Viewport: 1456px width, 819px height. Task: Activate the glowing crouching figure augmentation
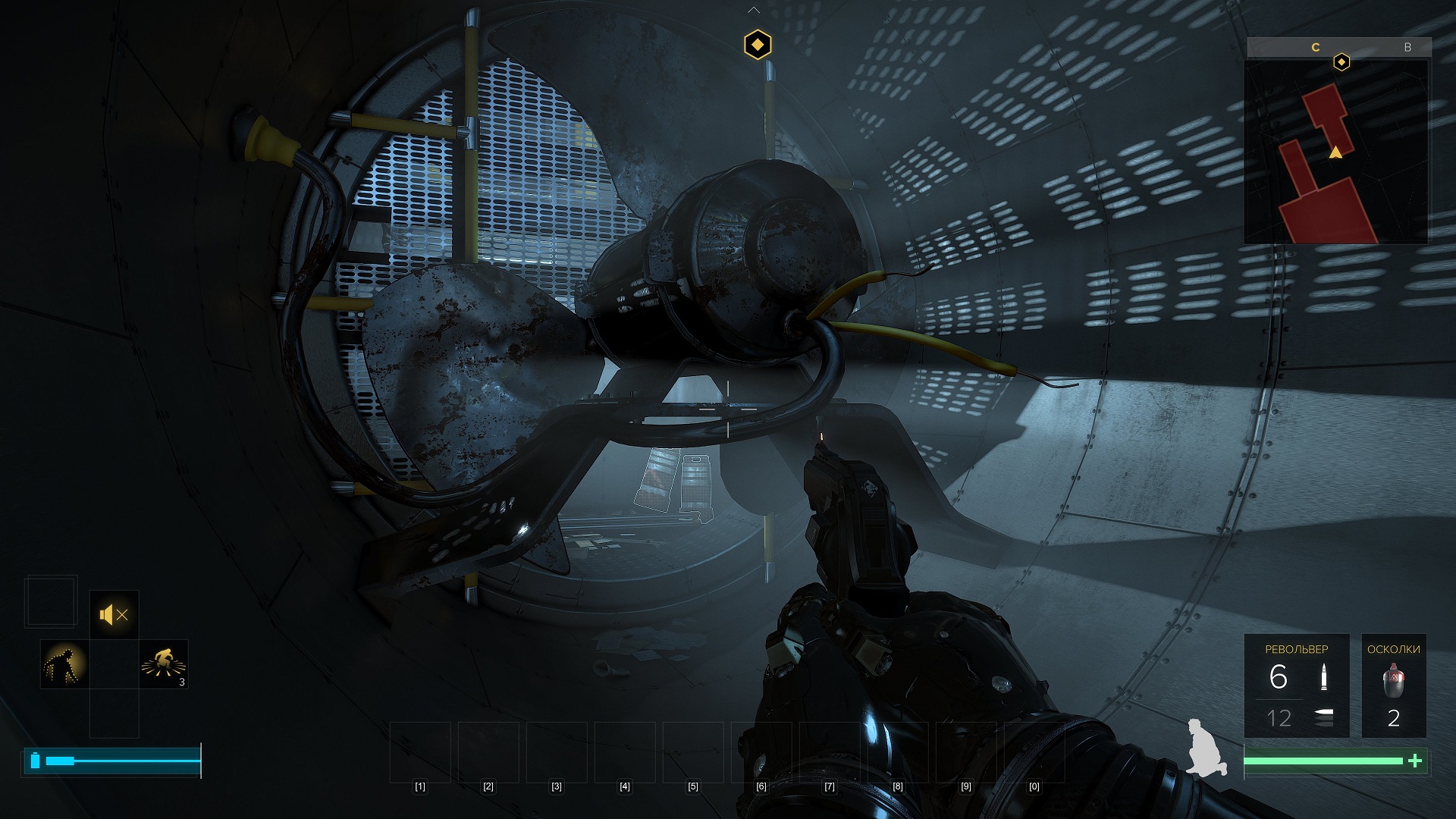(x=64, y=664)
